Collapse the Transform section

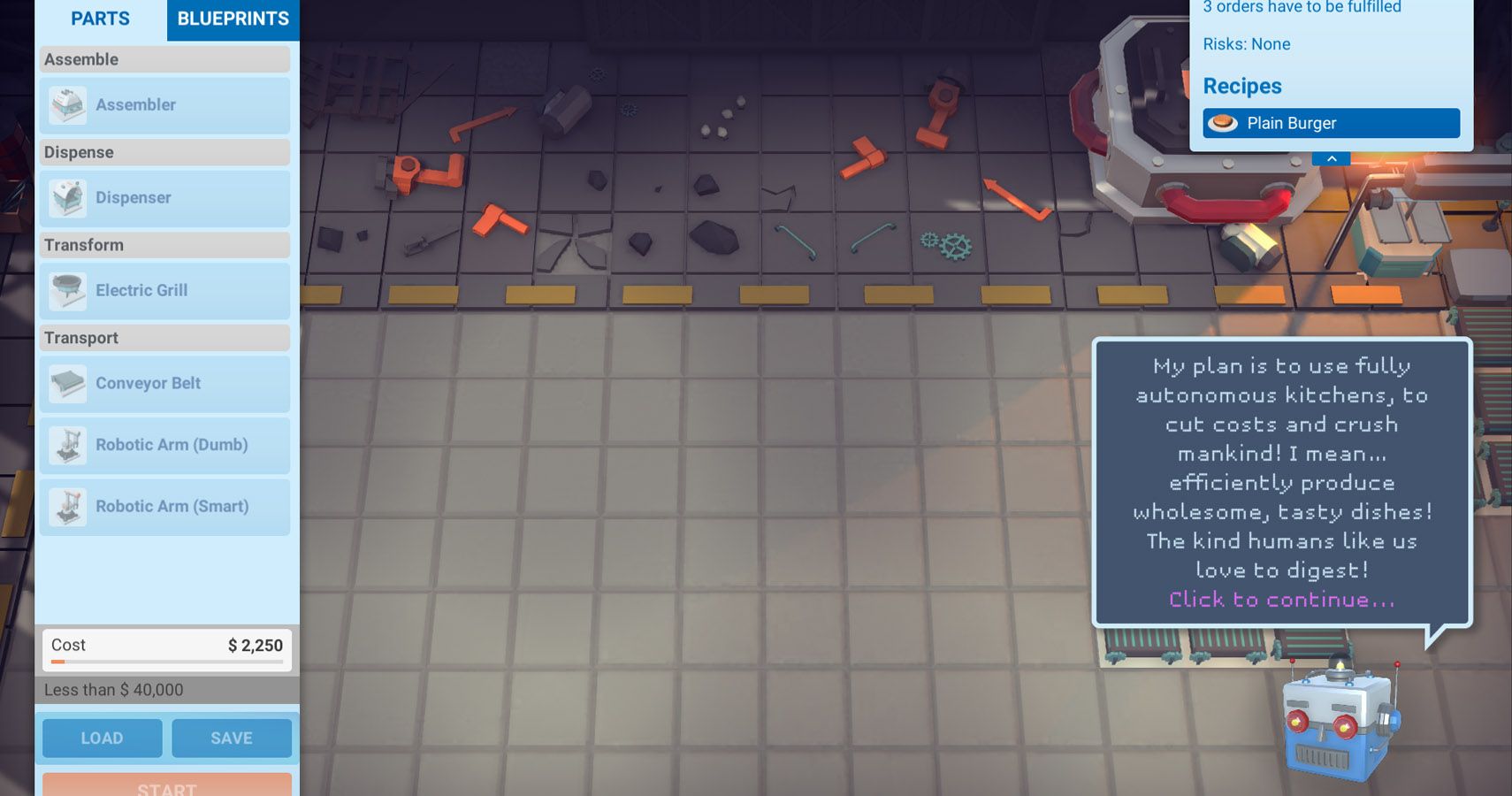coord(164,244)
